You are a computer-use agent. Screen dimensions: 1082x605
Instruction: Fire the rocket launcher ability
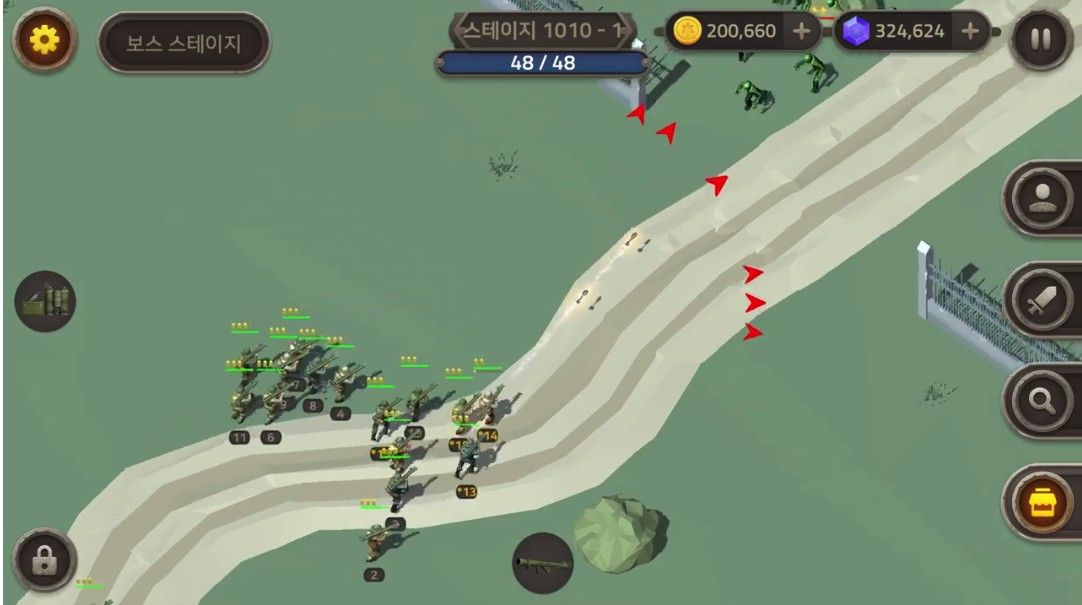(543, 563)
